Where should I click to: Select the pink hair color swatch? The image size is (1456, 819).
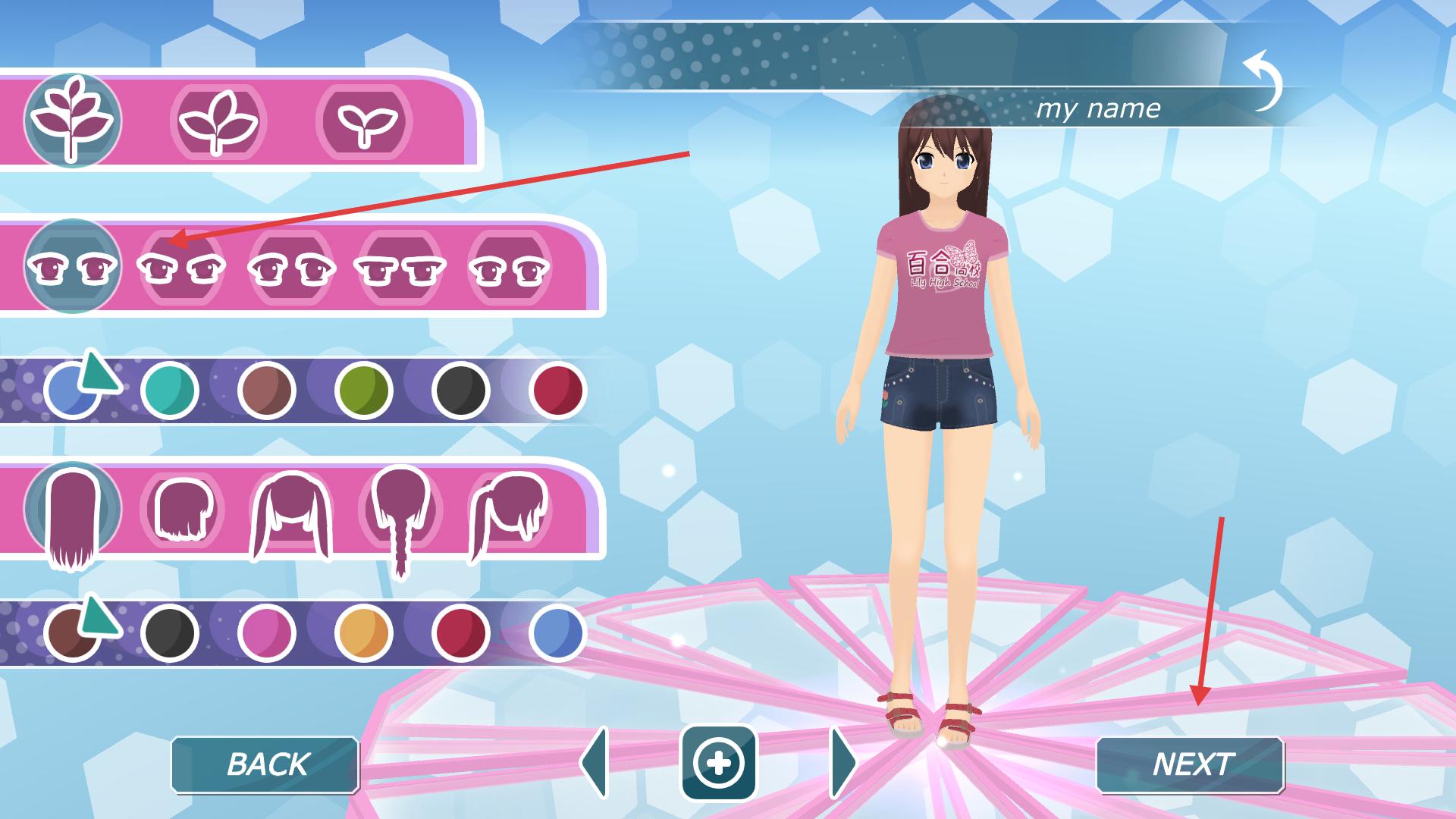click(266, 632)
